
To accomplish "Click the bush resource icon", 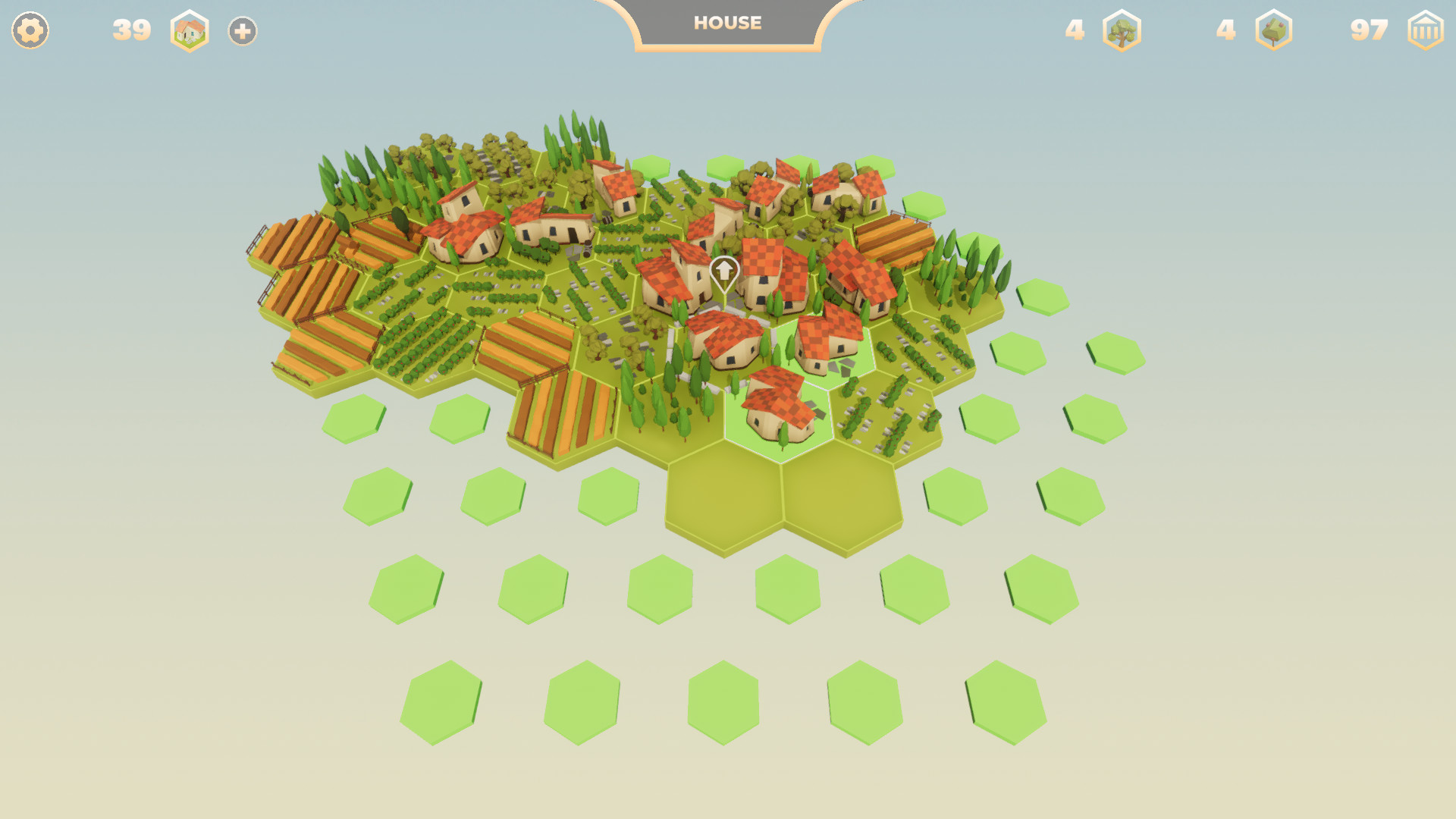I will point(1276,31).
